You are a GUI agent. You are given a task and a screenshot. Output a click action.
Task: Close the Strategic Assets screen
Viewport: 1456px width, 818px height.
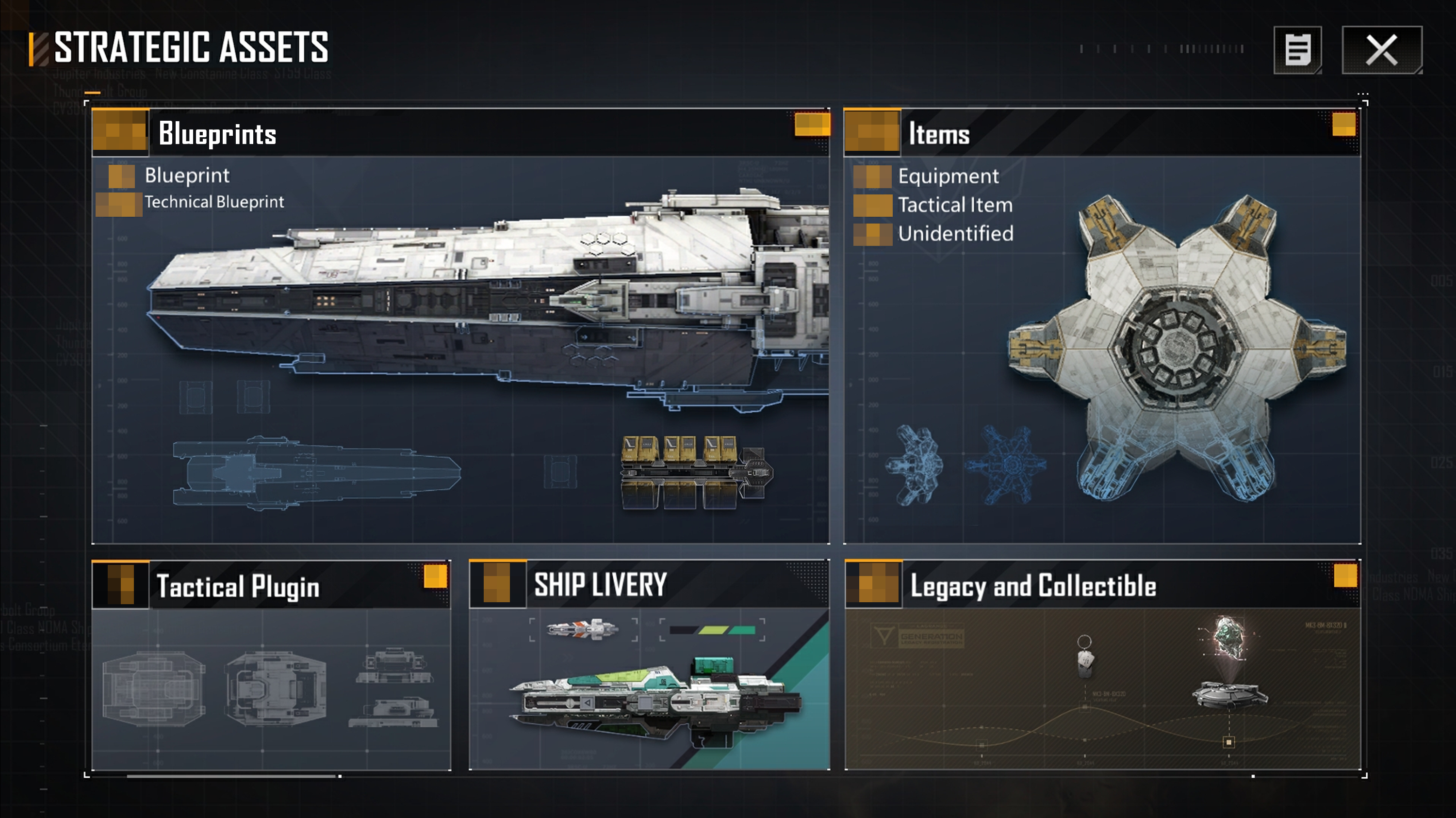1381,50
